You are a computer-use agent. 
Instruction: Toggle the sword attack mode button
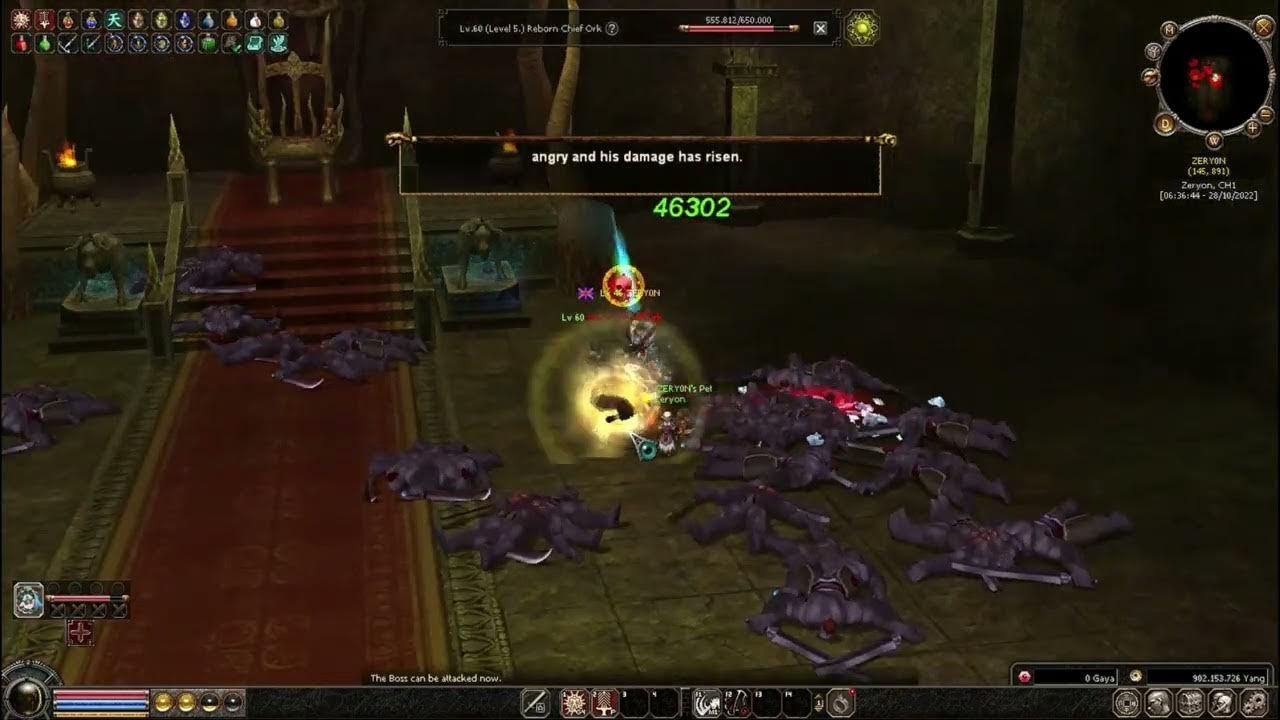click(535, 702)
